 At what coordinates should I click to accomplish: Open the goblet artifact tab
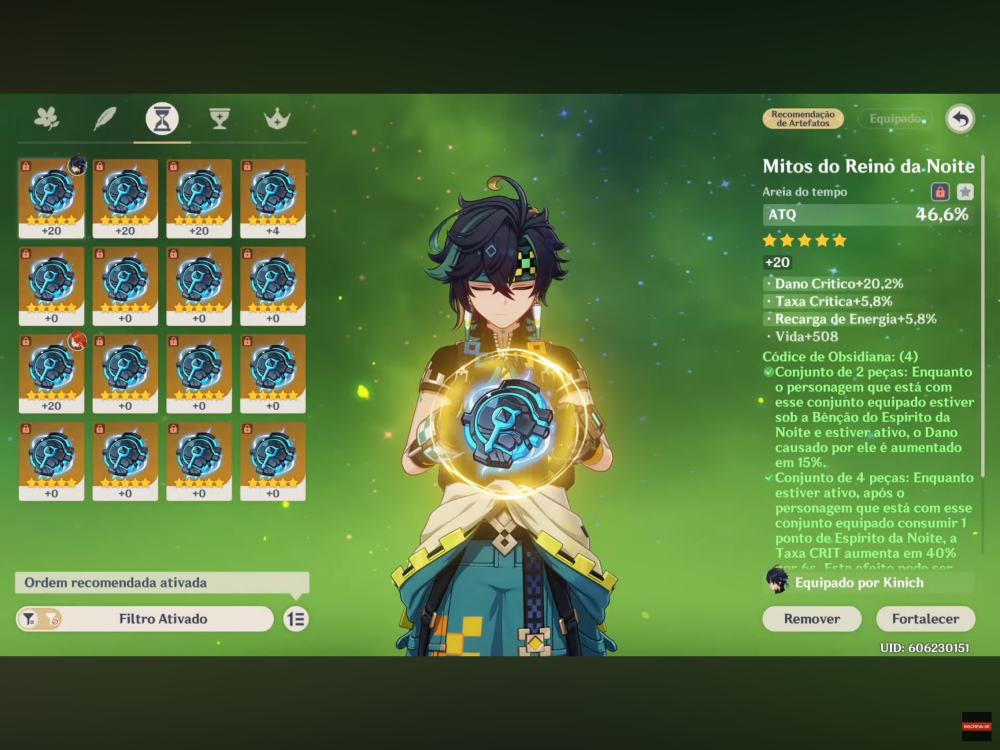tap(219, 118)
